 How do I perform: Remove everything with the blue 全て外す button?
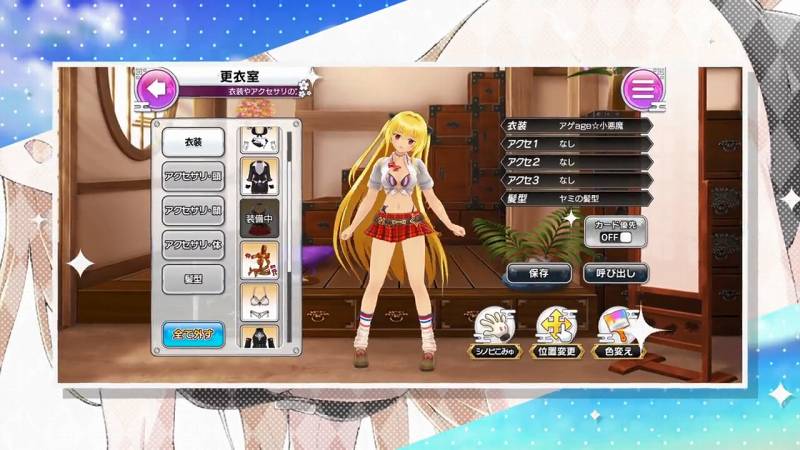point(193,332)
